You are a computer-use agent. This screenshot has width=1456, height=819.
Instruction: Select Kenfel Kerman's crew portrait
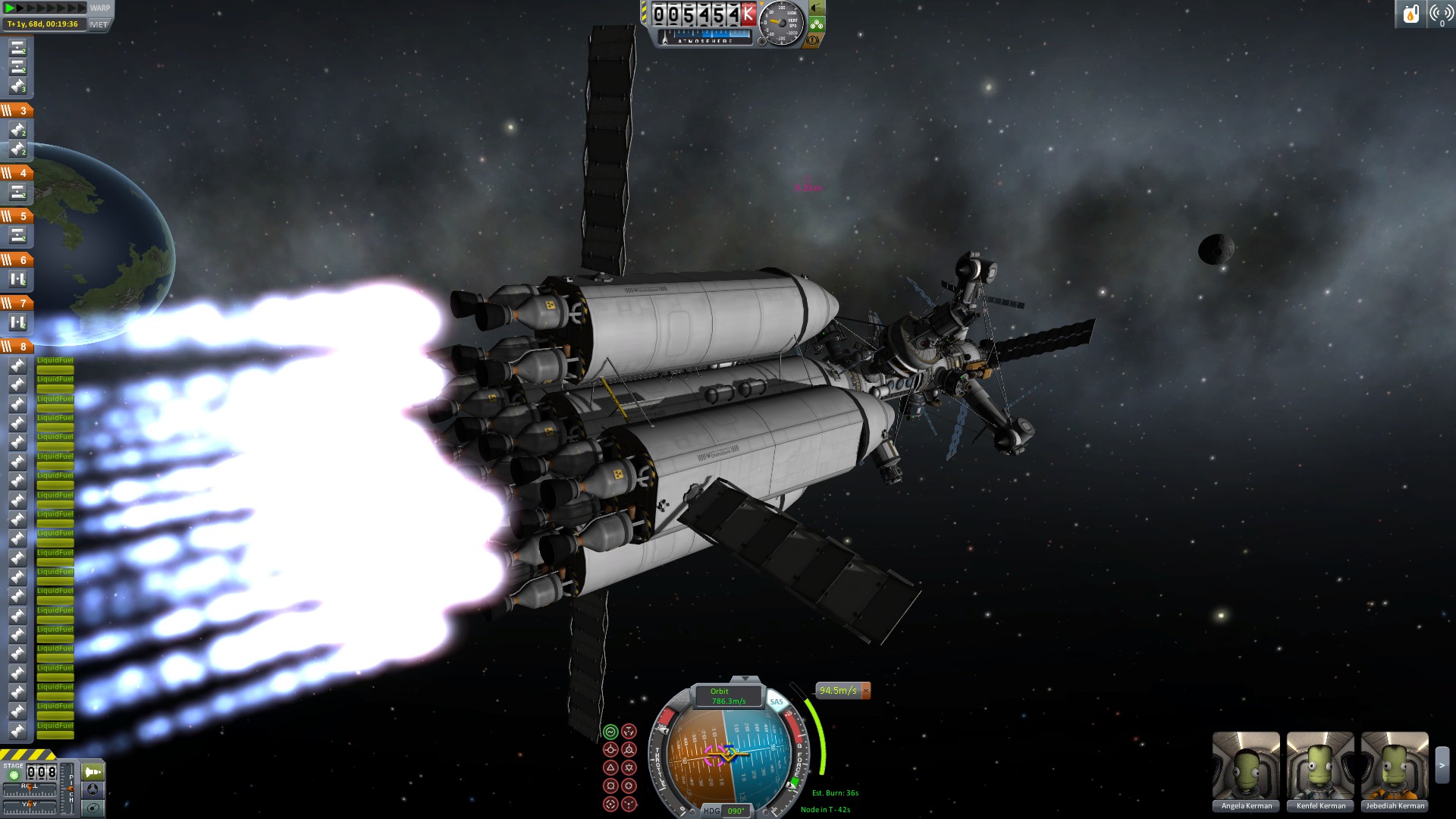[1320, 771]
